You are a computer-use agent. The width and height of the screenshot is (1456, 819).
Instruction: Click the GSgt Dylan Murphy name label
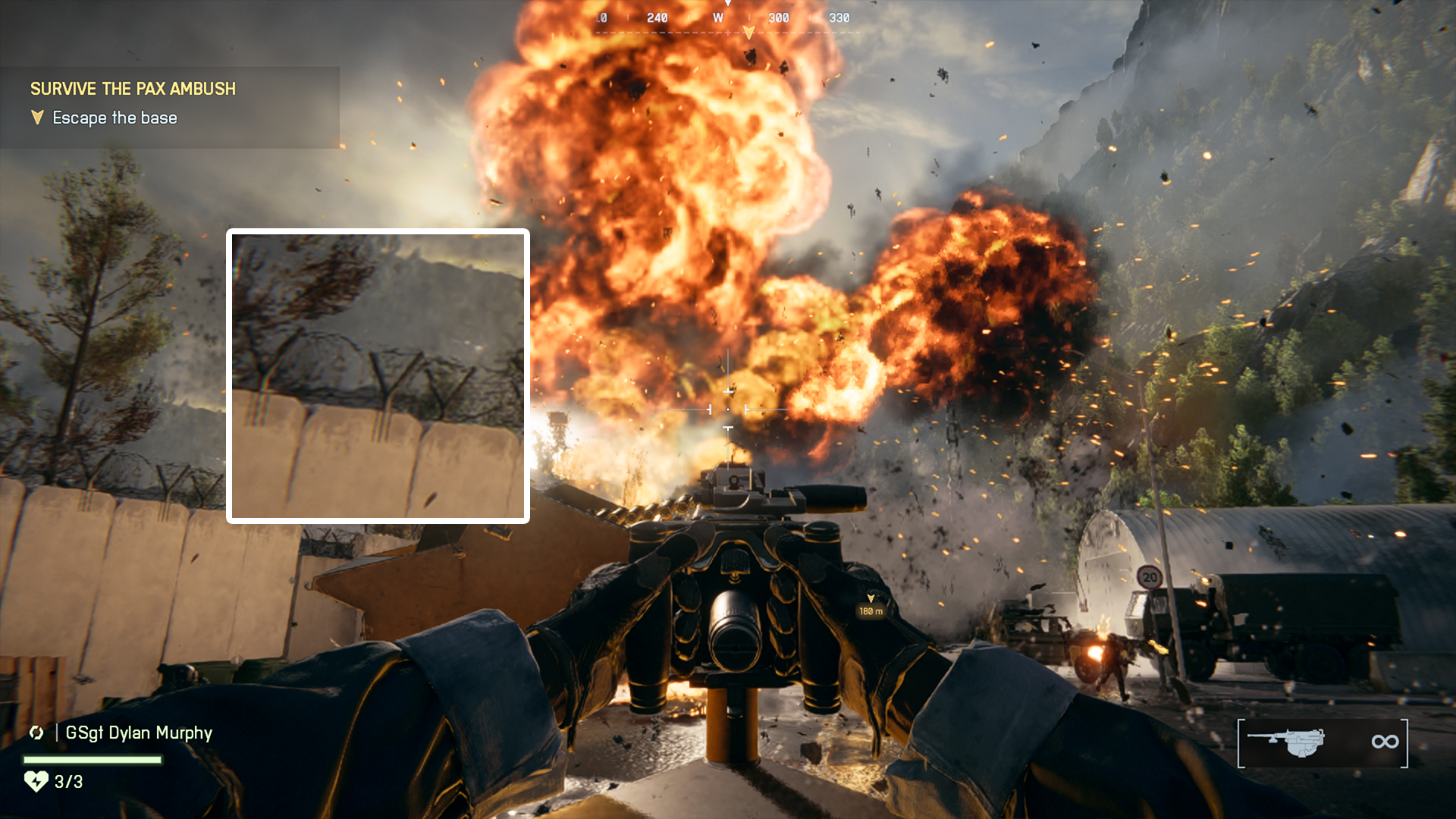click(136, 733)
